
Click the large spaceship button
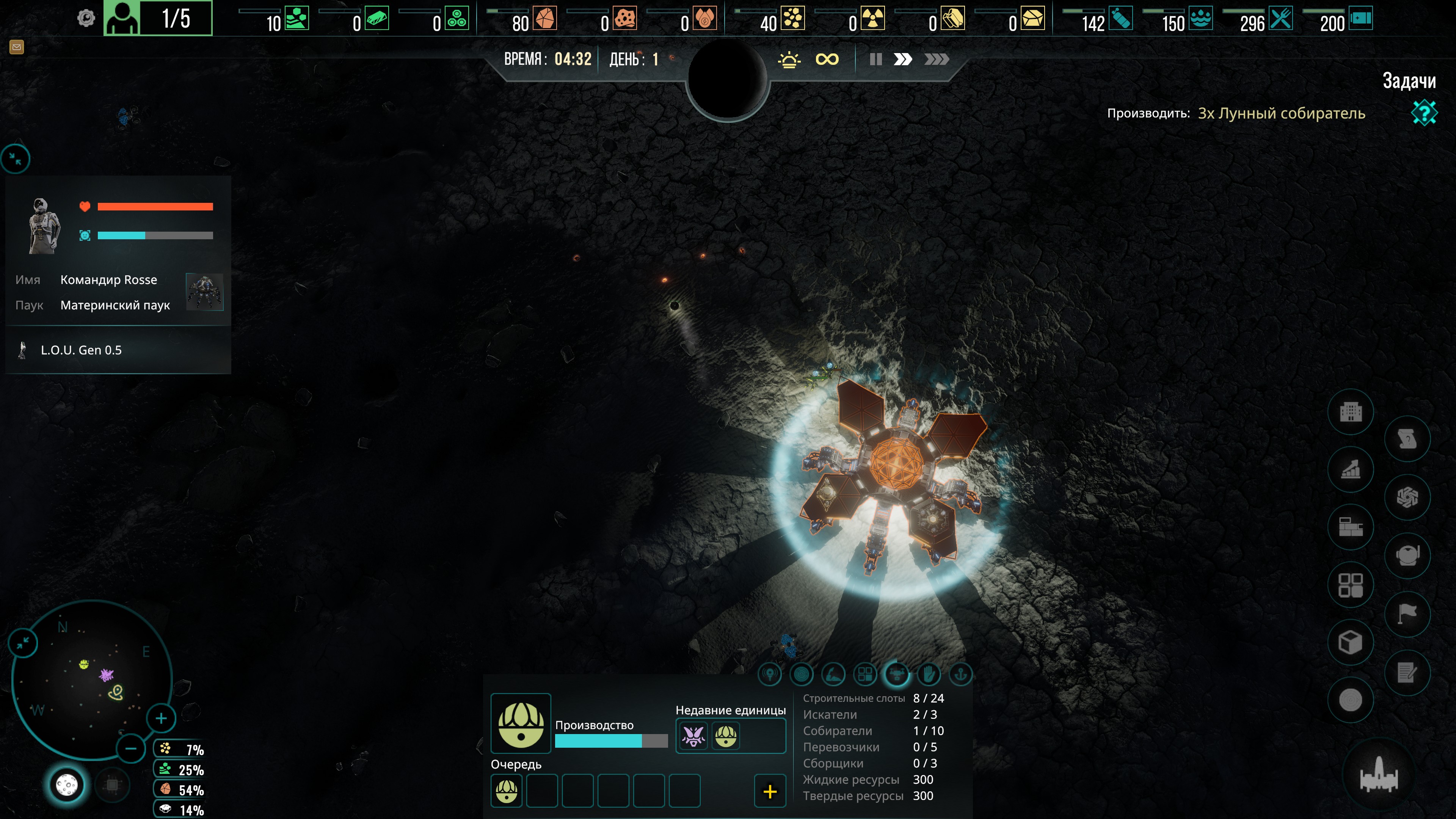click(1379, 775)
